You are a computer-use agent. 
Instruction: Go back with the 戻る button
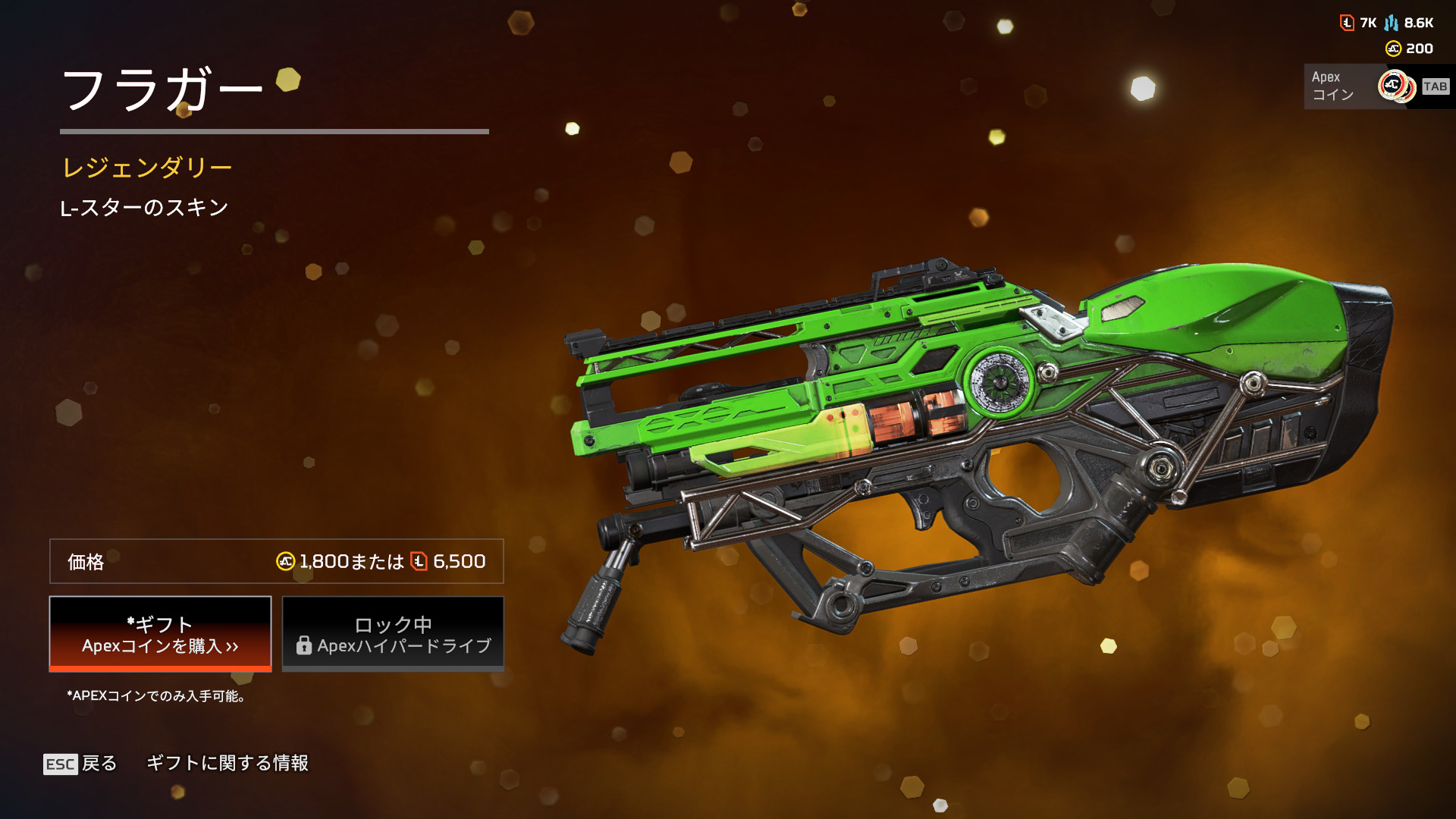[x=80, y=763]
